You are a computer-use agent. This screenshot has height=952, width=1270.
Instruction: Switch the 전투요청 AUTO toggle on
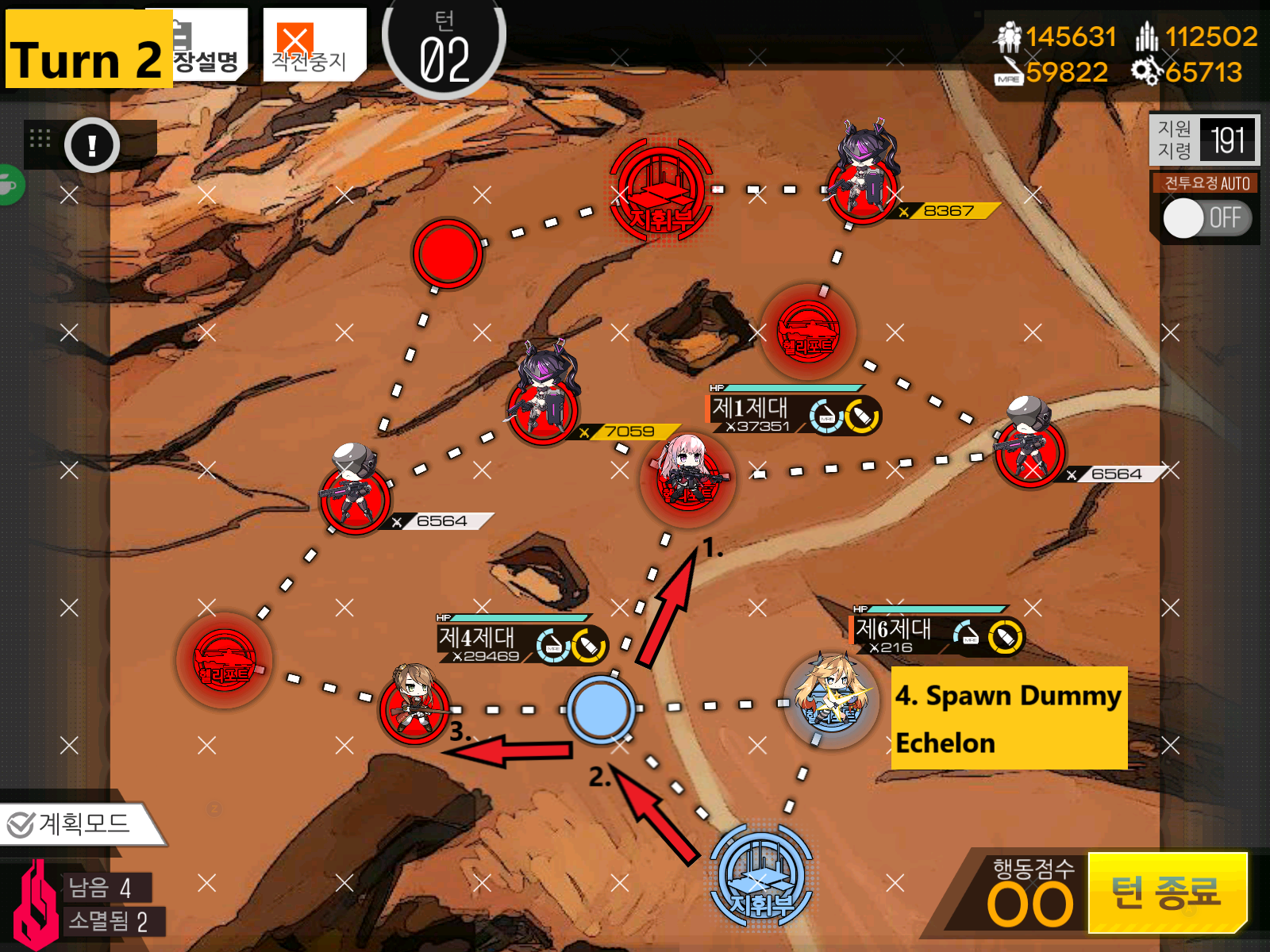coord(1205,218)
